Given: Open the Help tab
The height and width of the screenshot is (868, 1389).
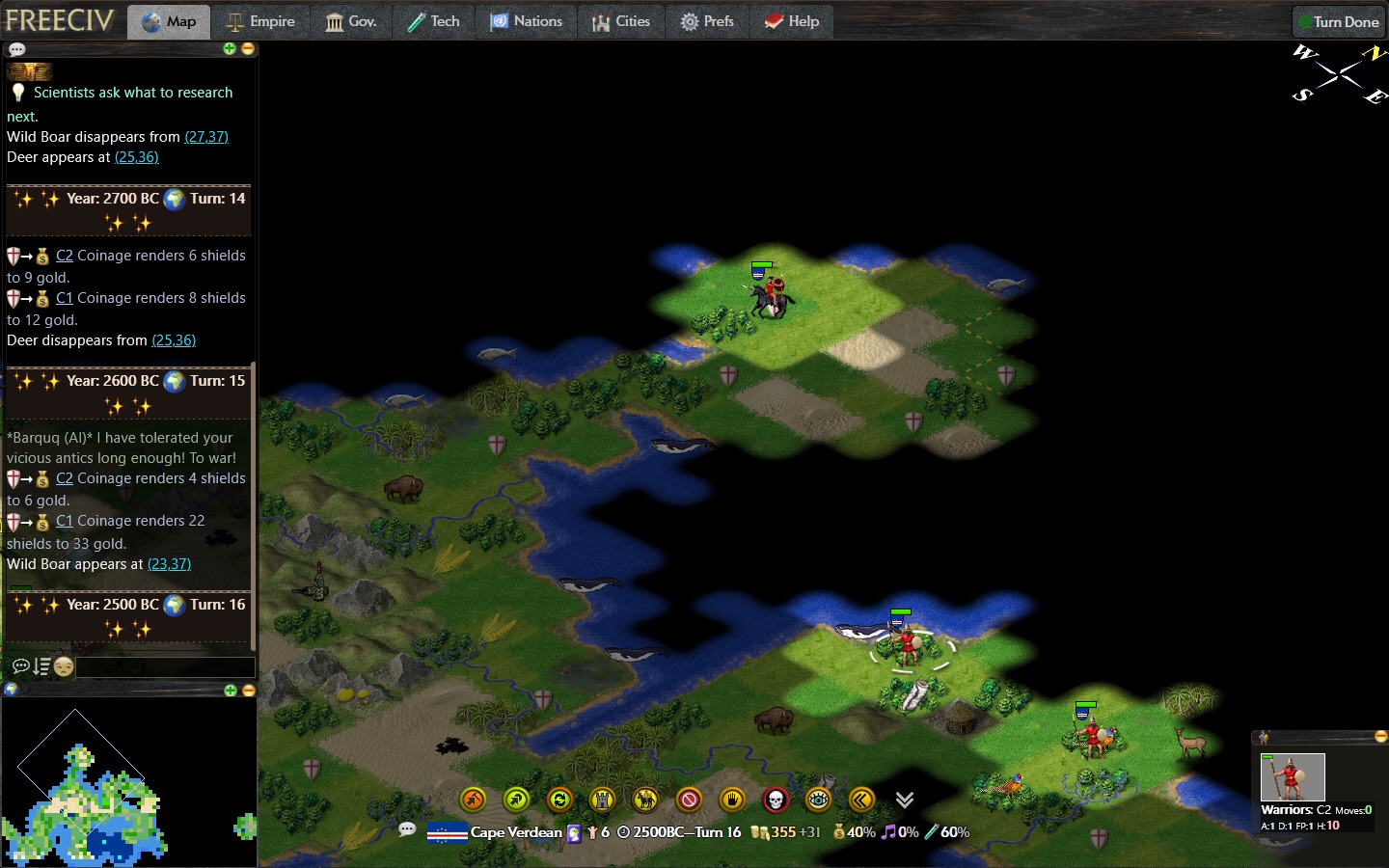Looking at the screenshot, I should (x=792, y=21).
